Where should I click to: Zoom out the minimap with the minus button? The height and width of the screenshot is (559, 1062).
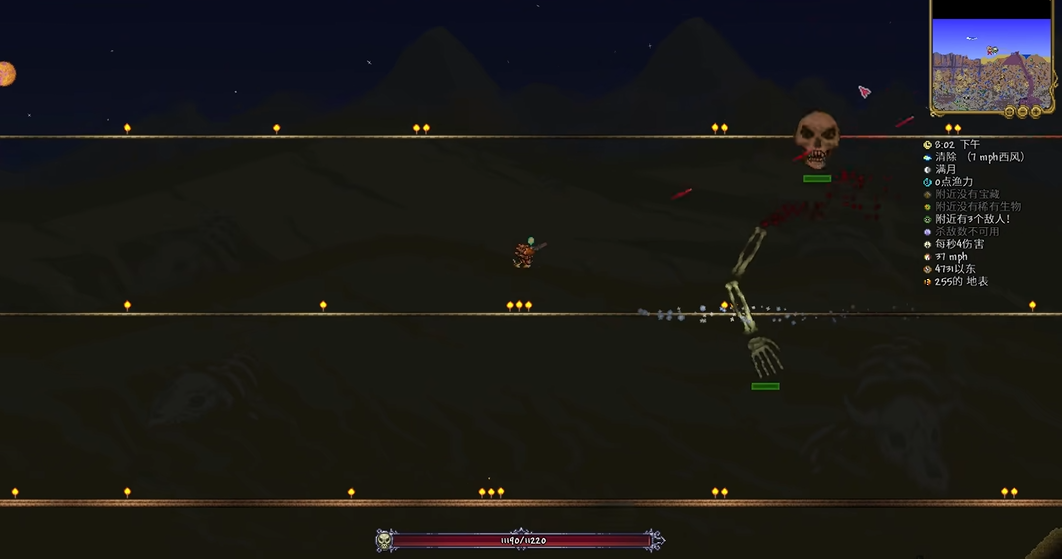[1023, 112]
